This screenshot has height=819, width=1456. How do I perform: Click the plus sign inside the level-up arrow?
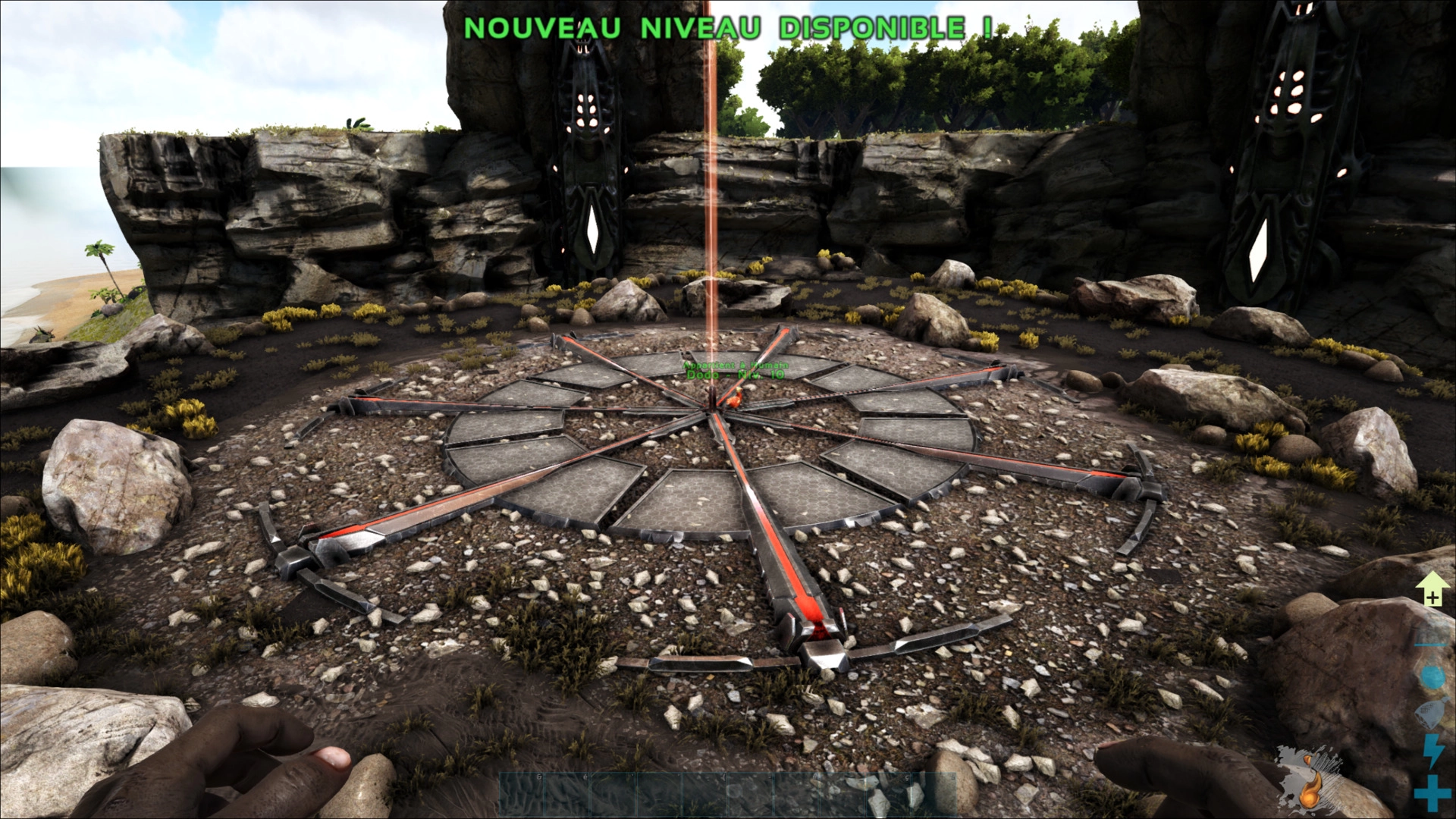click(1432, 598)
